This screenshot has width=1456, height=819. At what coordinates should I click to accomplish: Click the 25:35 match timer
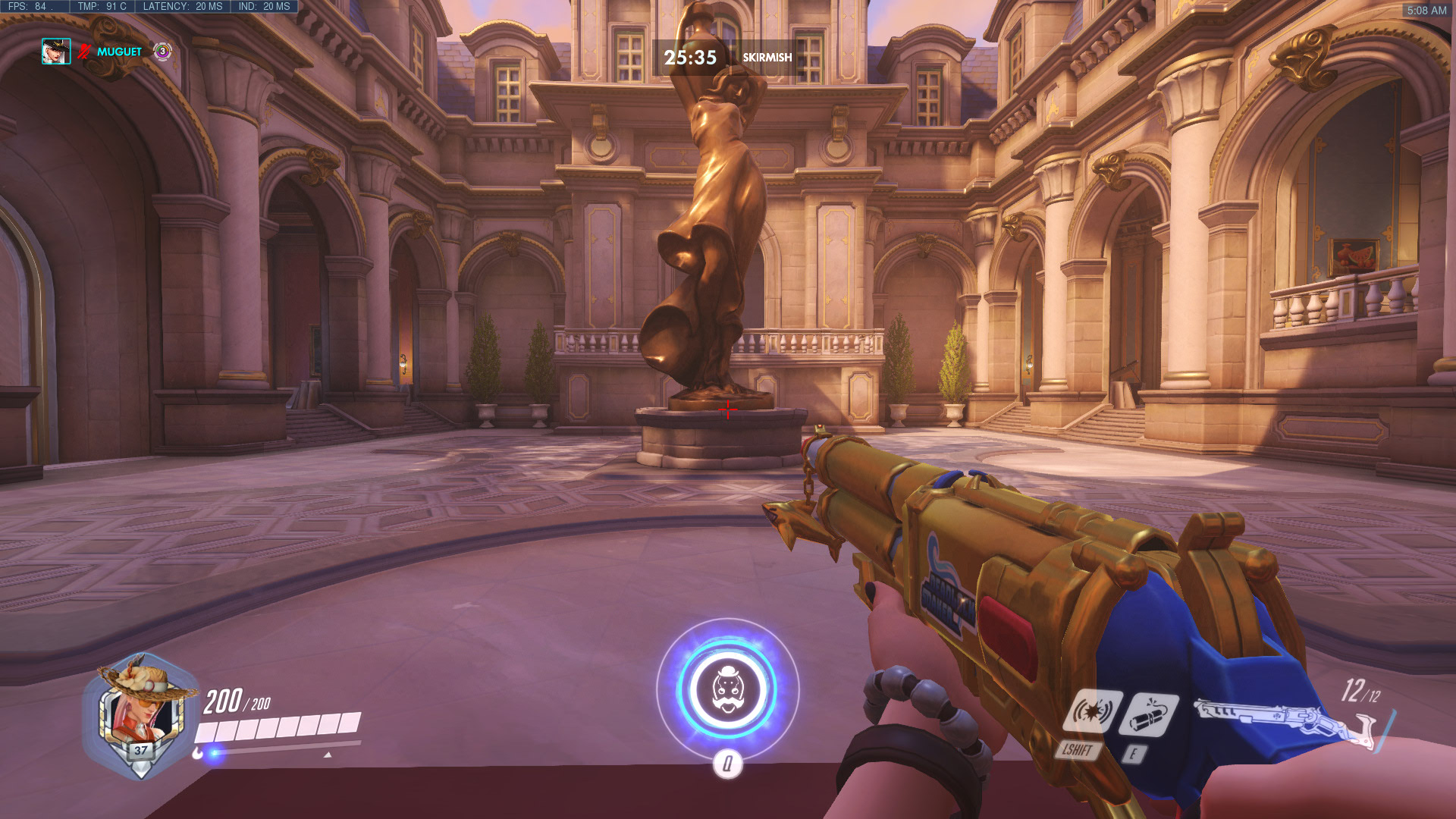point(690,55)
